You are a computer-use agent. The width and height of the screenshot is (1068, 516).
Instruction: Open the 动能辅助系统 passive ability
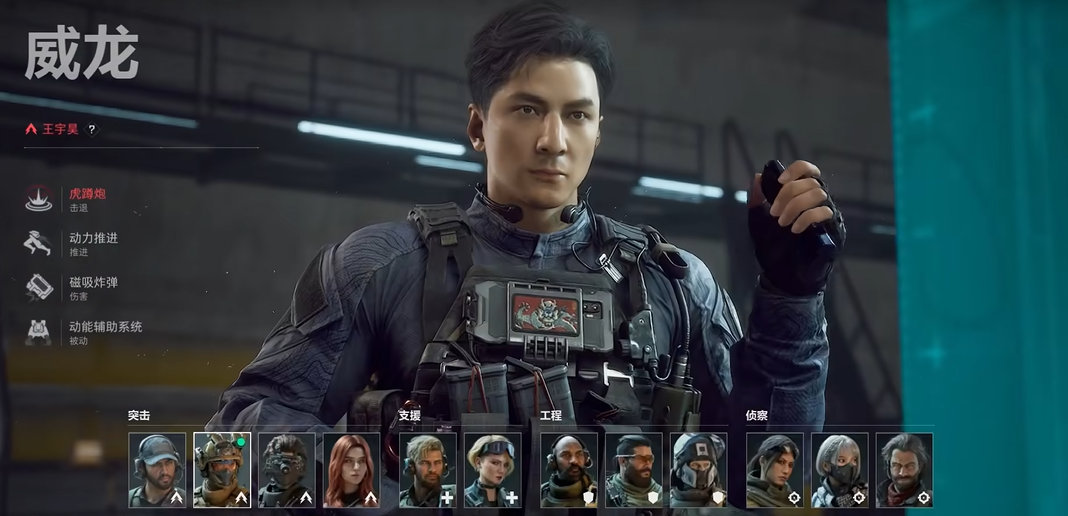pos(105,331)
